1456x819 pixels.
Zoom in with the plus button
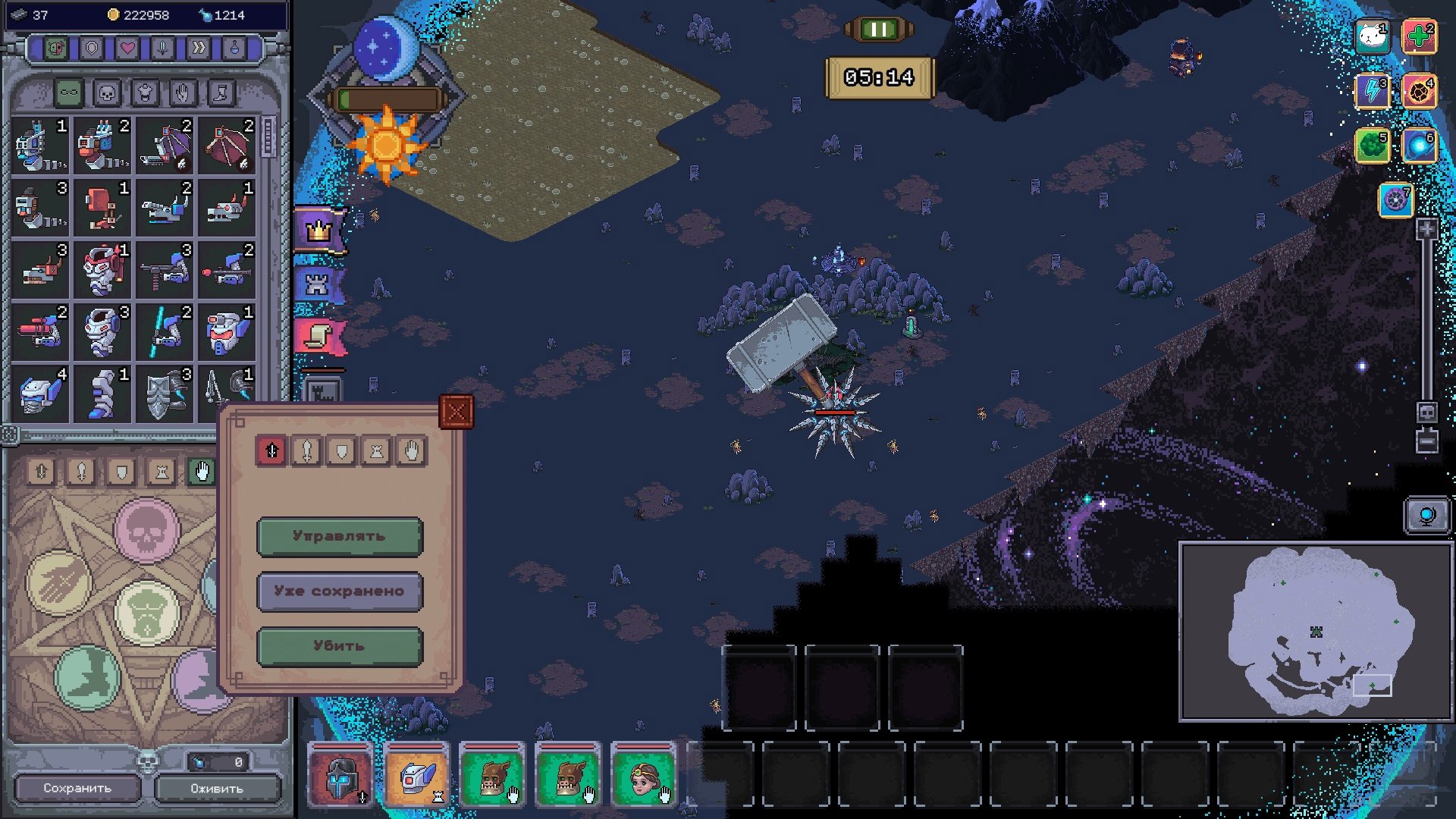click(x=1427, y=229)
